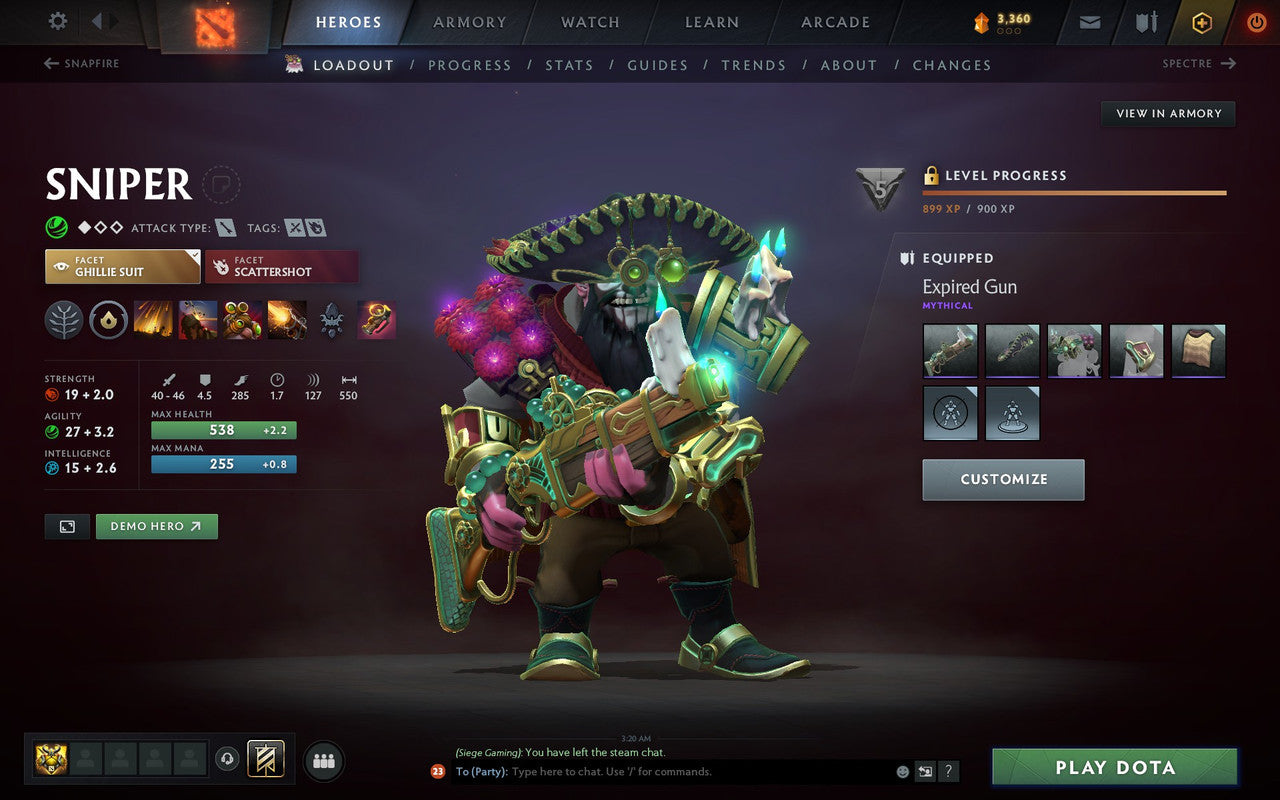
Task: Select the Ghillie Suit facet
Action: click(121, 266)
